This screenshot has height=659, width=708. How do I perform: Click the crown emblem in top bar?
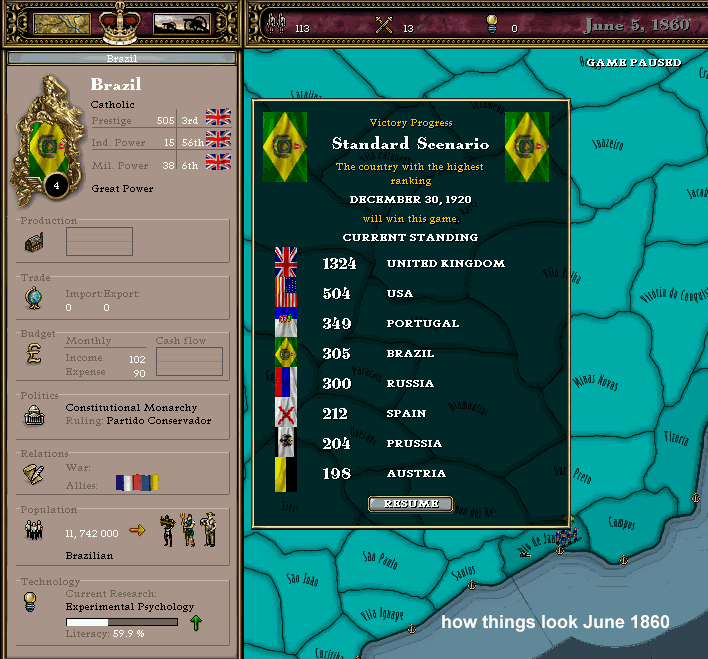pos(122,22)
